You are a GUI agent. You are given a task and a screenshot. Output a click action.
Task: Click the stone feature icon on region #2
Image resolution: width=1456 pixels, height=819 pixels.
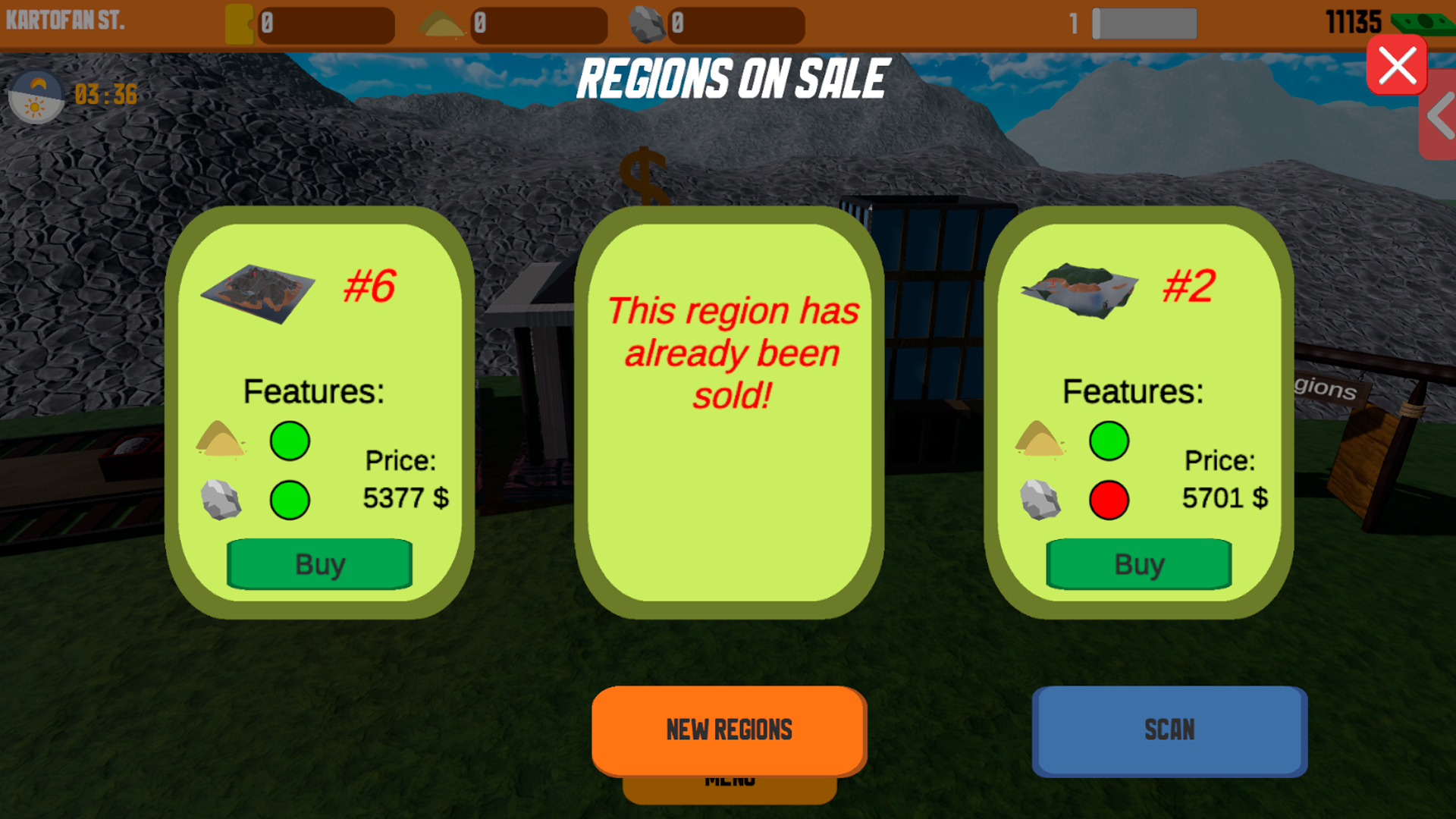1040,499
